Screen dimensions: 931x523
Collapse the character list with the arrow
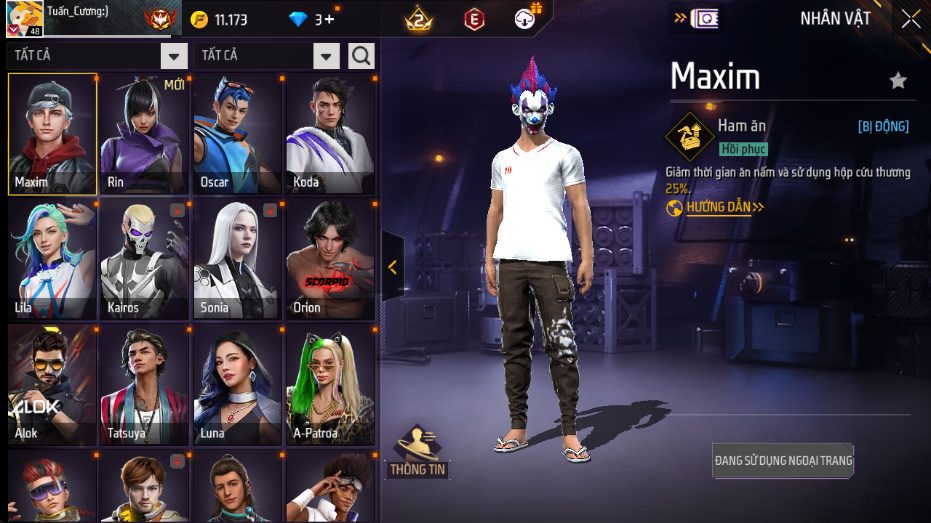point(392,267)
